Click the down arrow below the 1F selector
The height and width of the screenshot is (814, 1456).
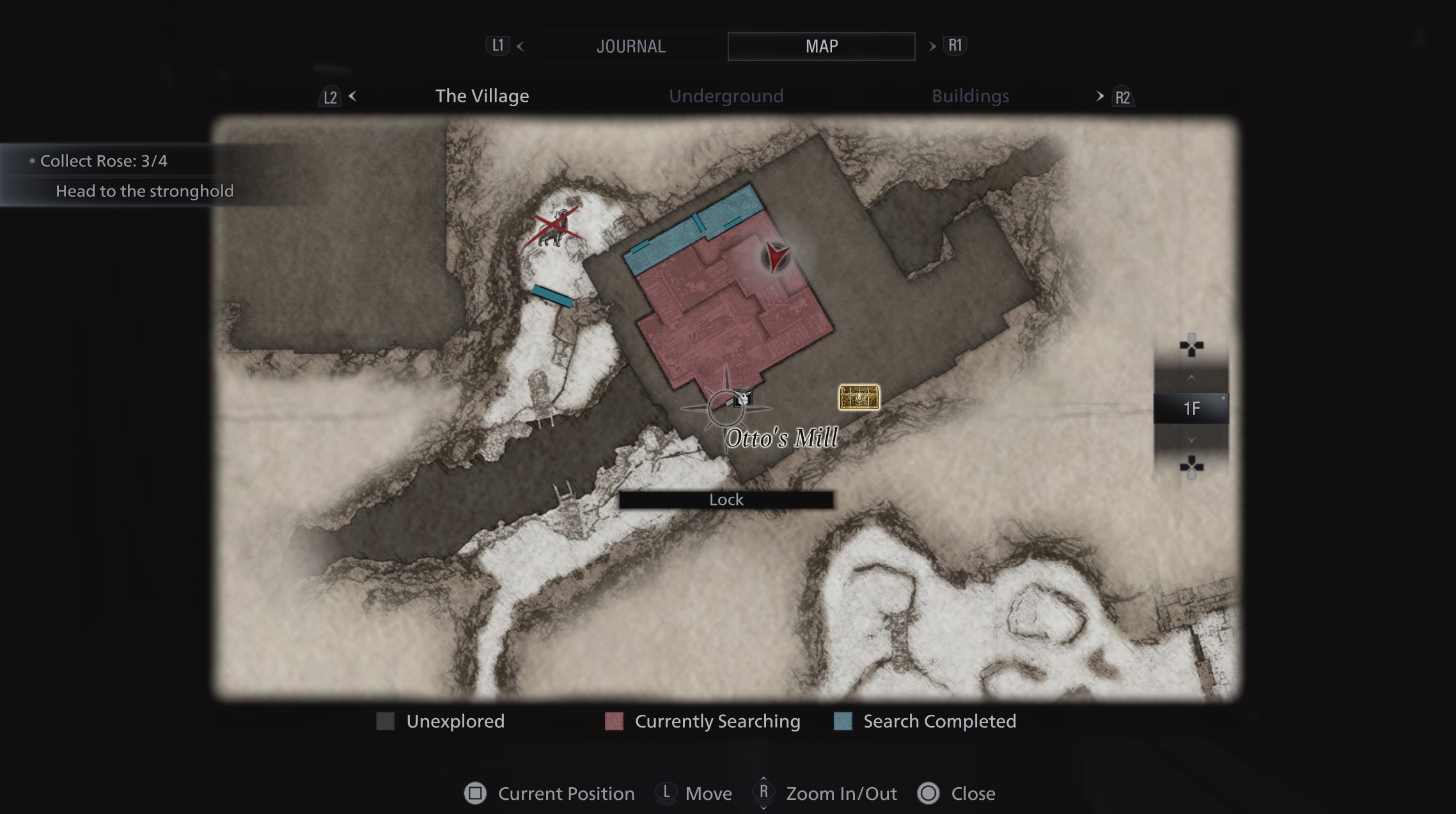(x=1191, y=440)
